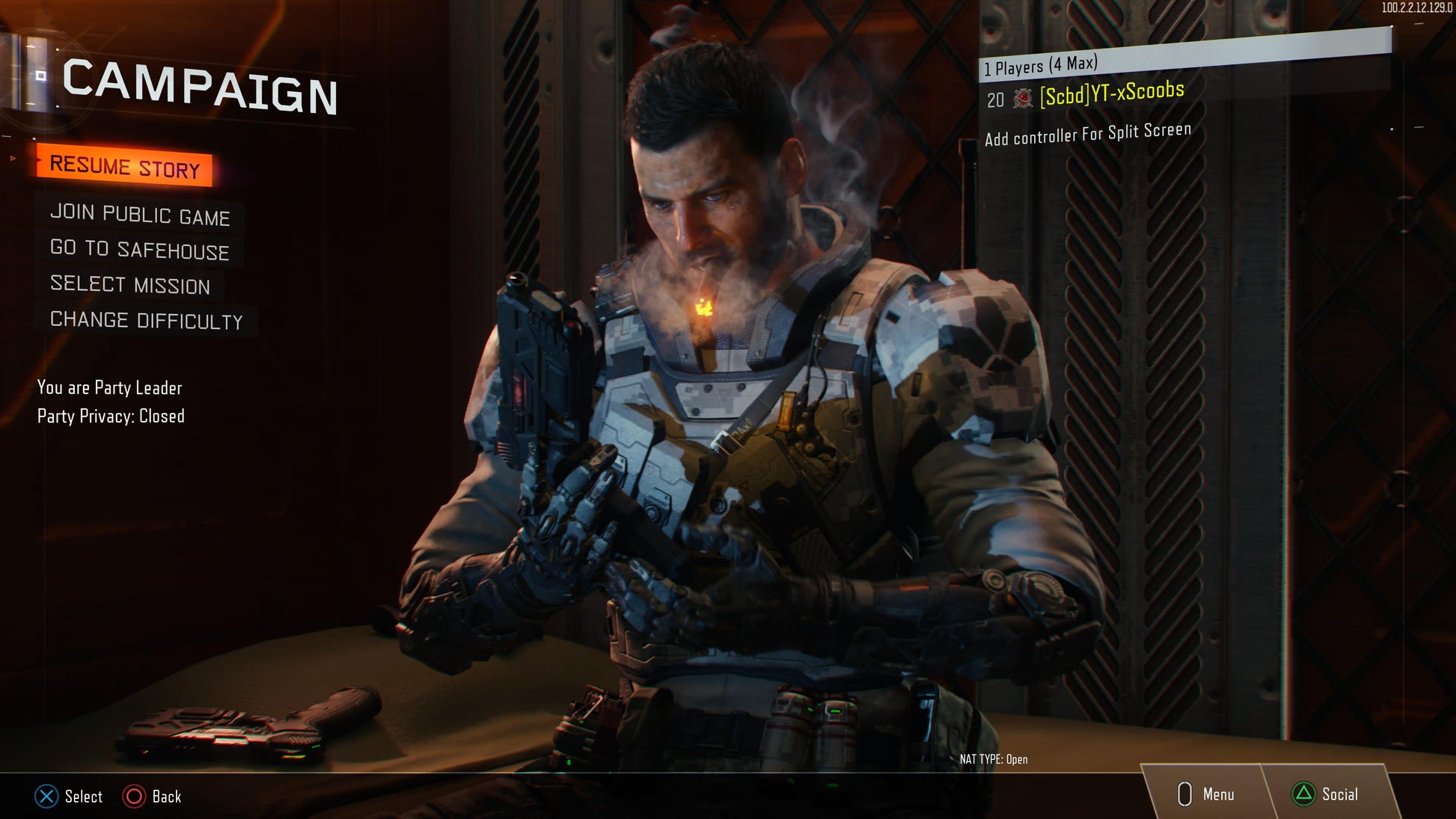Open the Menu tab at bottom
The width and height of the screenshot is (1456, 819).
click(x=1206, y=794)
